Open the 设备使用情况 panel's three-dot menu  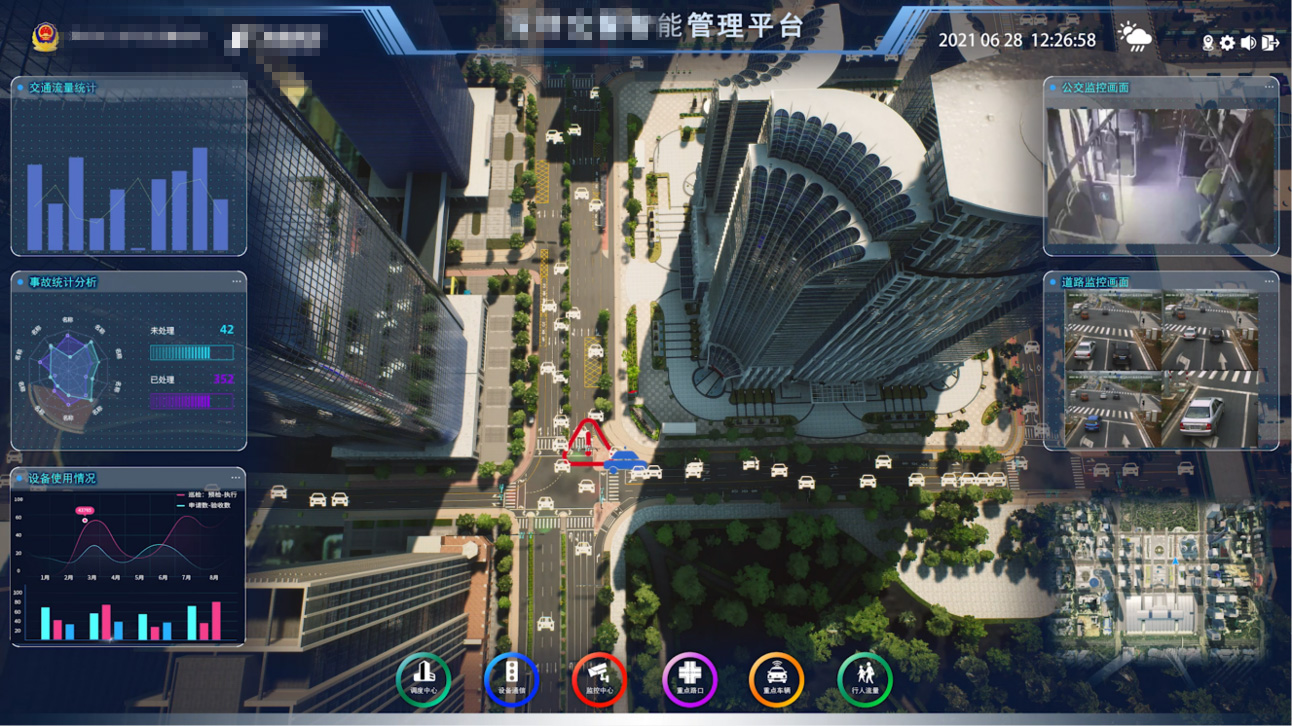click(x=236, y=478)
